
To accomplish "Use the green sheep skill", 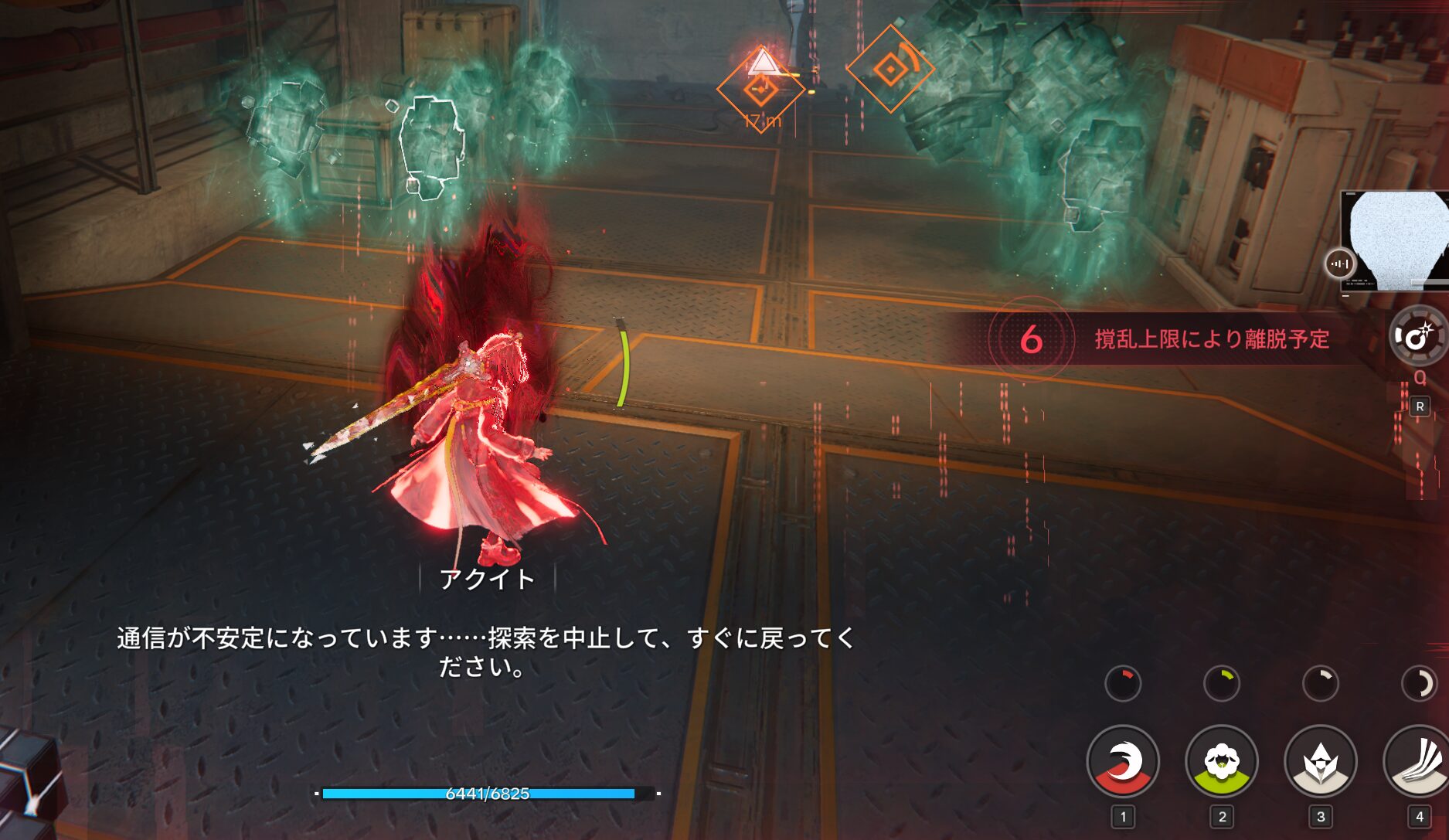I will click(1221, 762).
